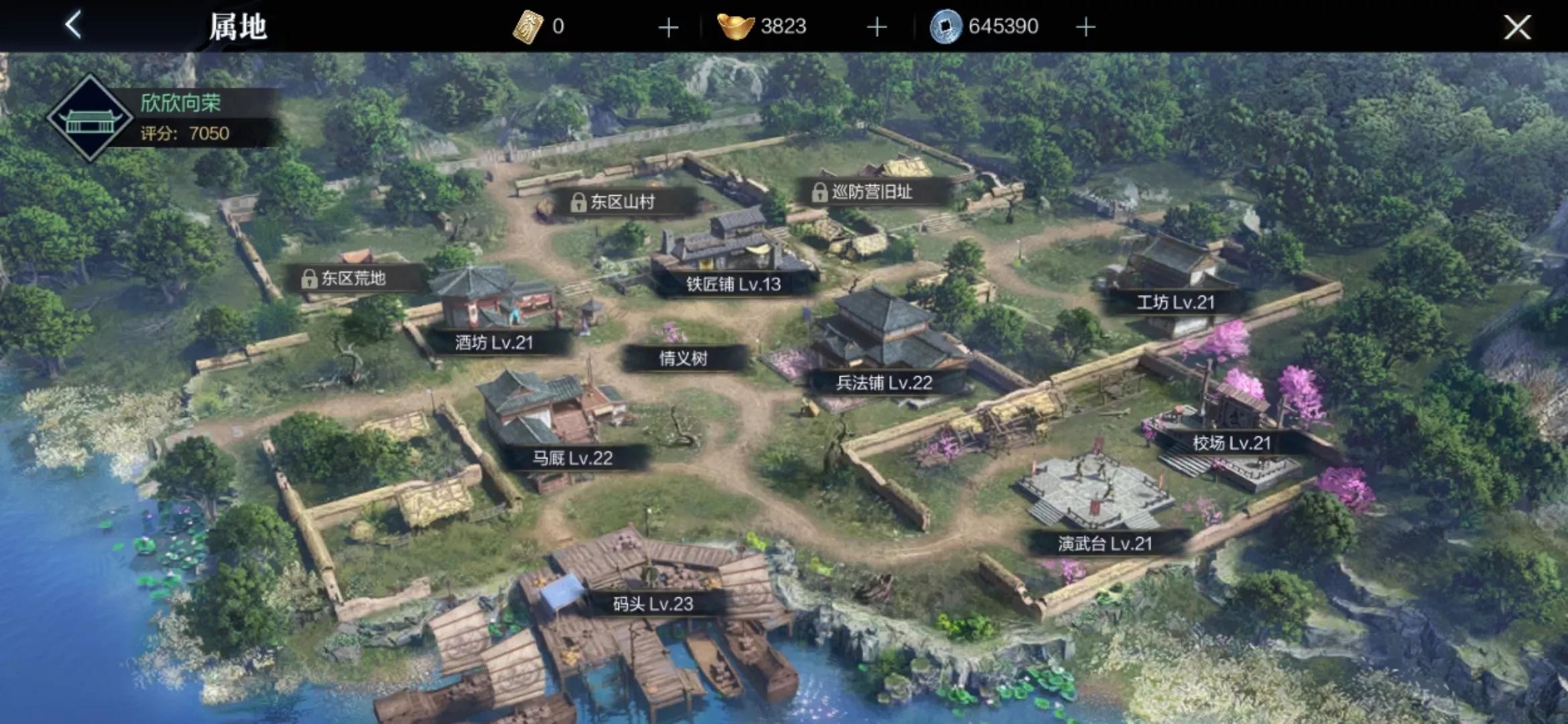Open the 铁匠铺 Lv.13 building
This screenshot has height=724, width=1568.
(733, 284)
